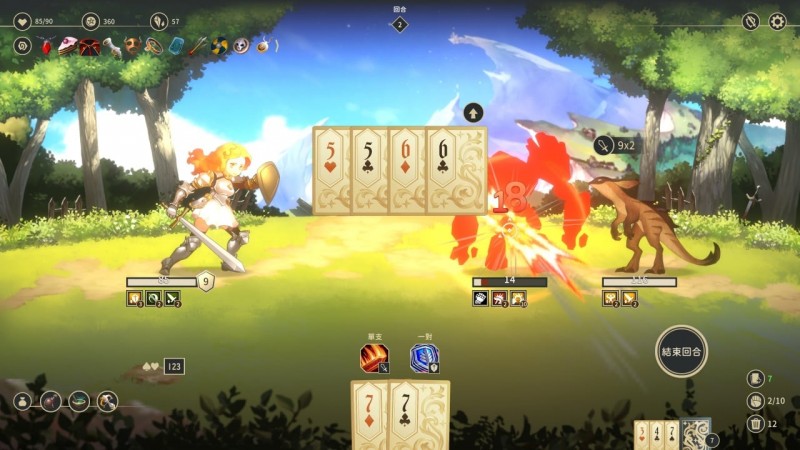Click the 5 of hearts played card
Viewport: 800px width, 450px height.
(x=331, y=170)
